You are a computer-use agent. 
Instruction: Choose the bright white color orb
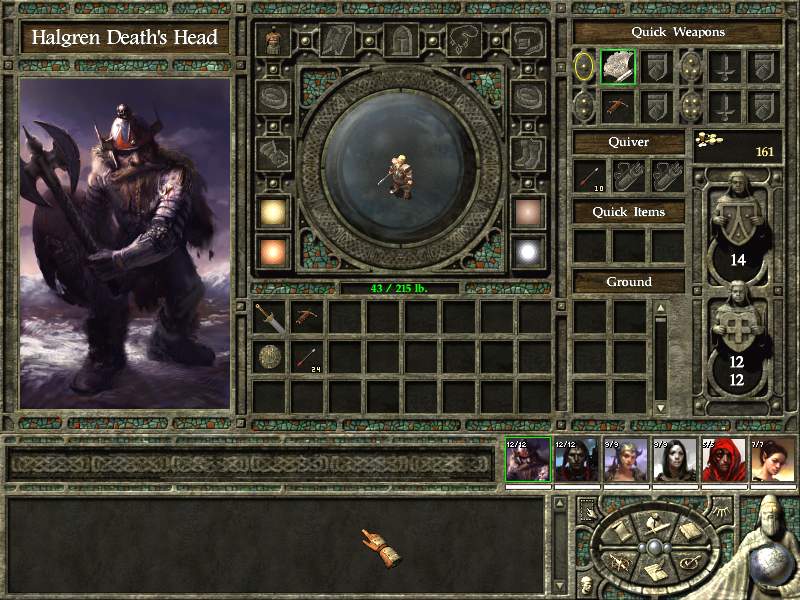click(x=528, y=251)
